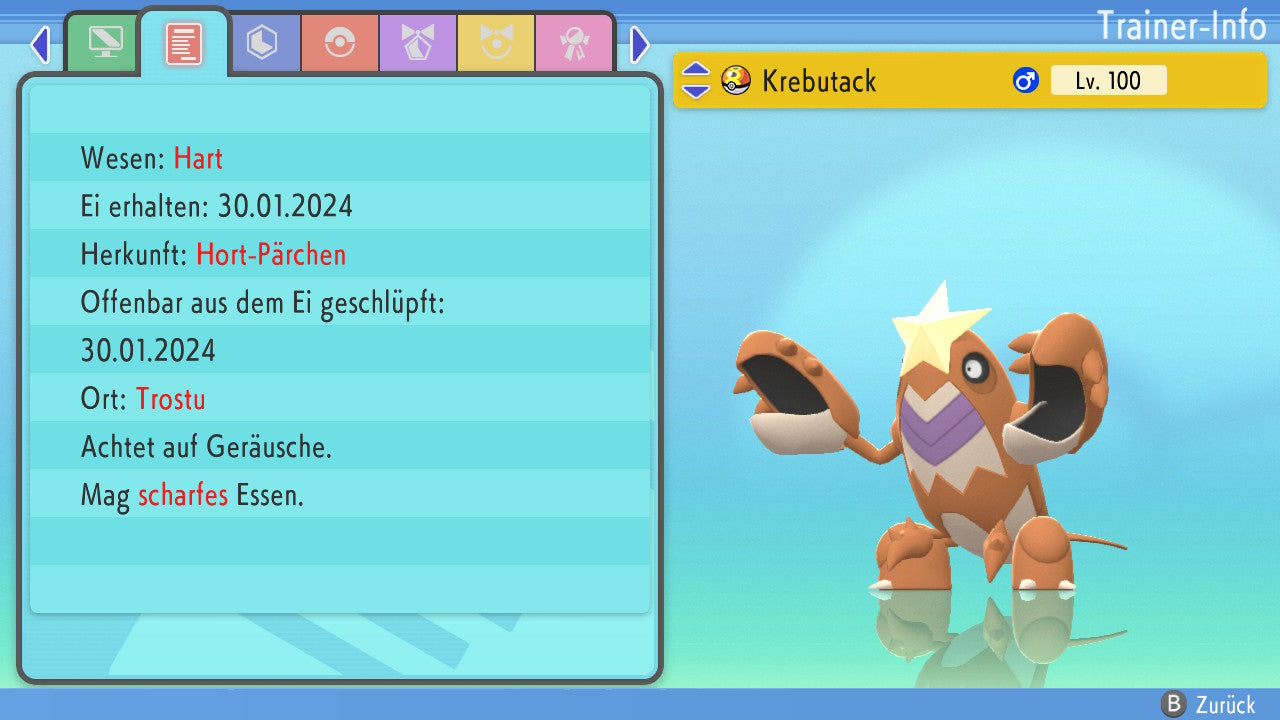Select the red trainer memo tab
The width and height of the screenshot is (1280, 720).
(184, 43)
